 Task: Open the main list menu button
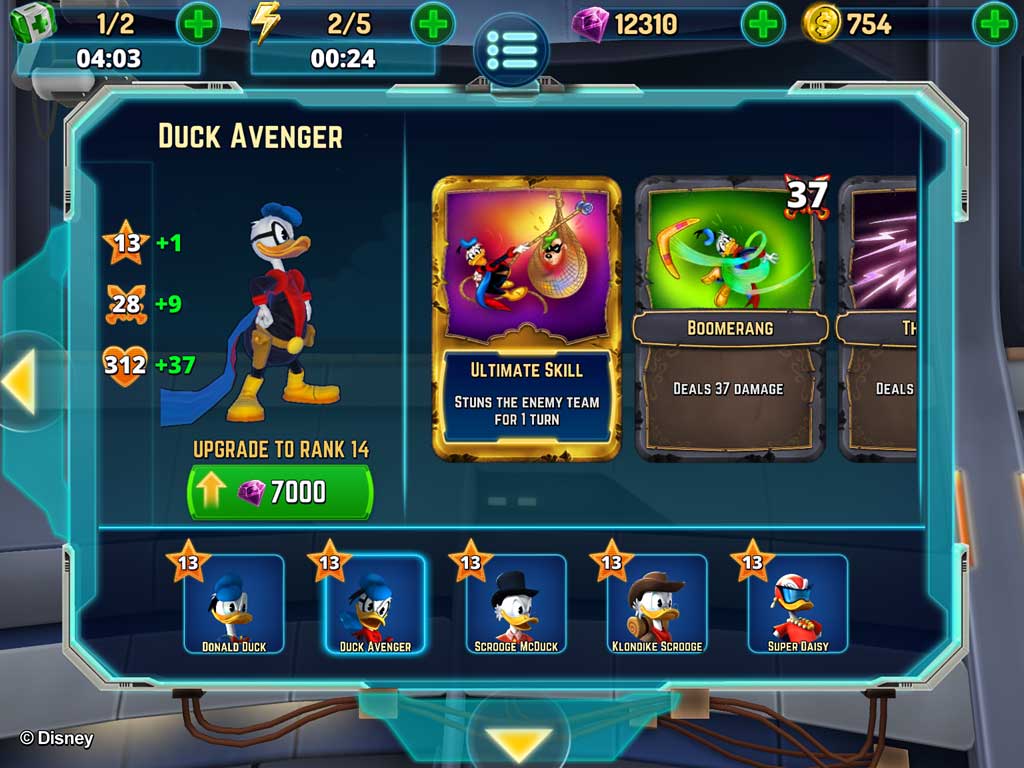[512, 48]
